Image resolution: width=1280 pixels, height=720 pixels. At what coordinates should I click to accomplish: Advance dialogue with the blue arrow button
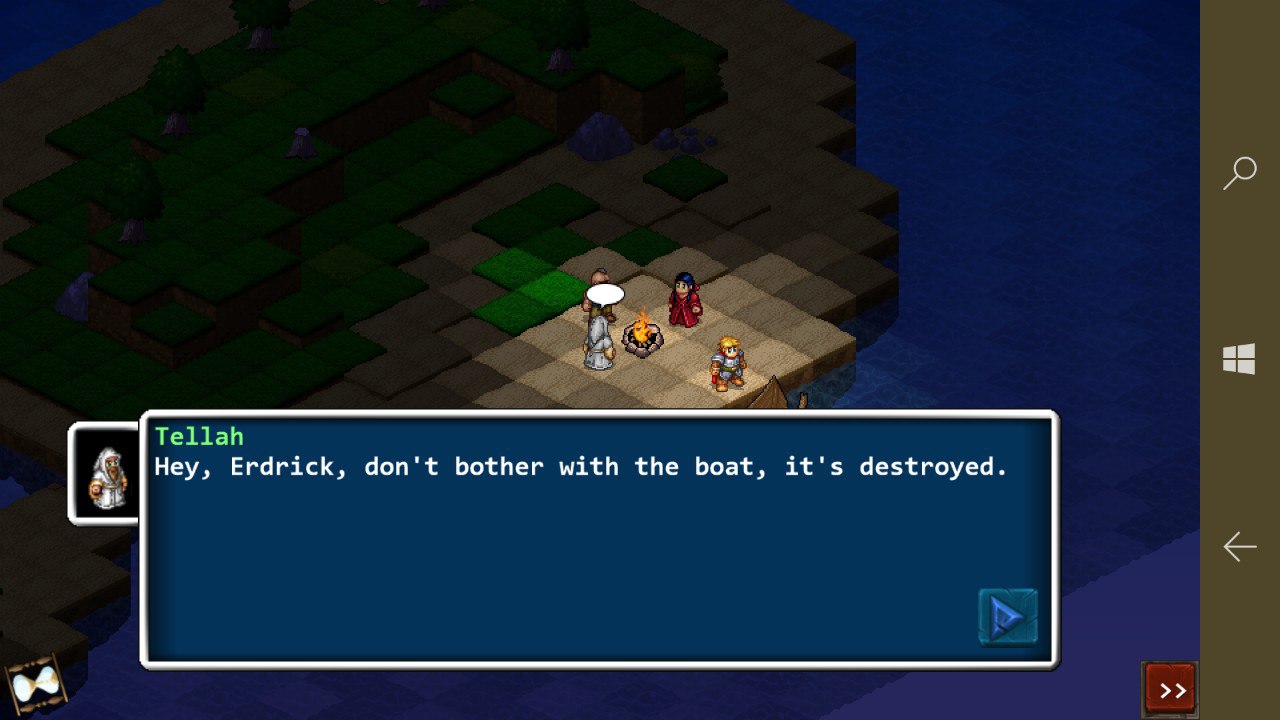(x=1007, y=617)
